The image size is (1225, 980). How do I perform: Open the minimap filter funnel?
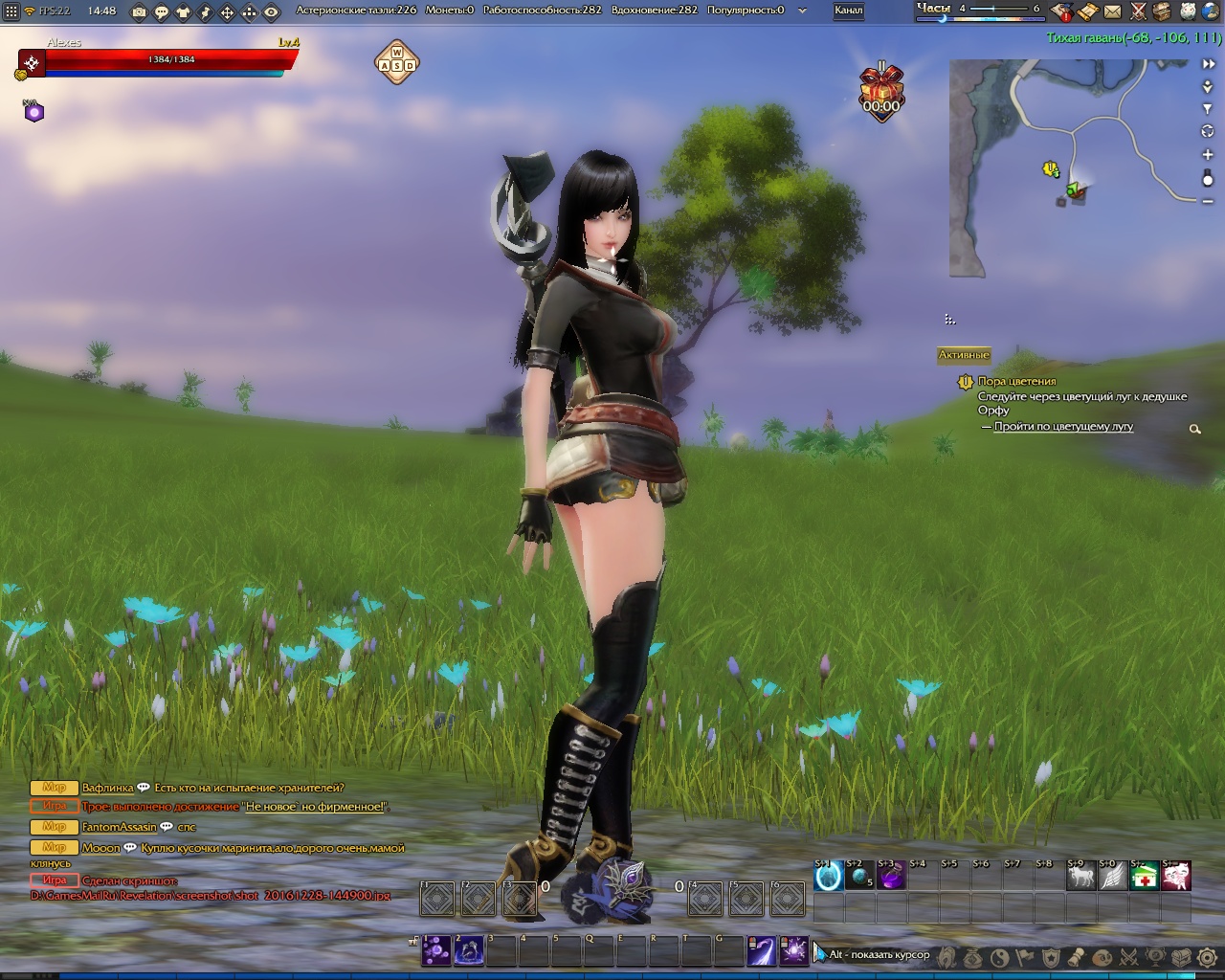point(1208,109)
